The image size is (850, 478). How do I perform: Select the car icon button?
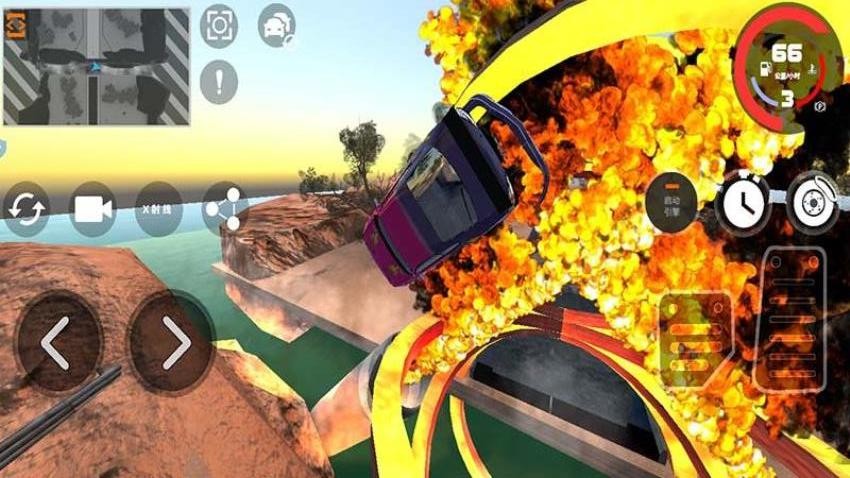point(276,26)
